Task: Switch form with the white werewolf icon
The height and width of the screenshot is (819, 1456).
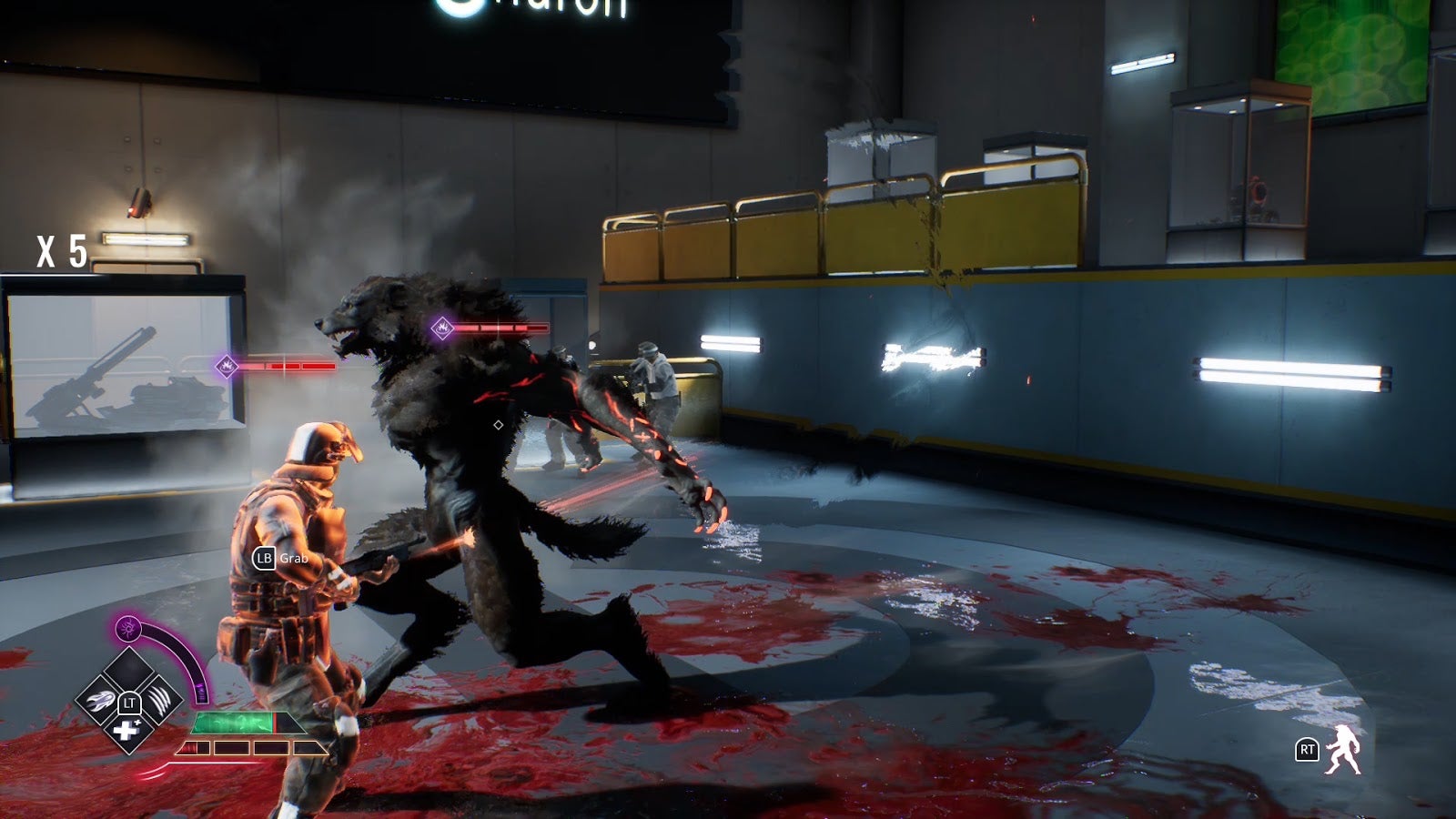Action: (x=1344, y=749)
